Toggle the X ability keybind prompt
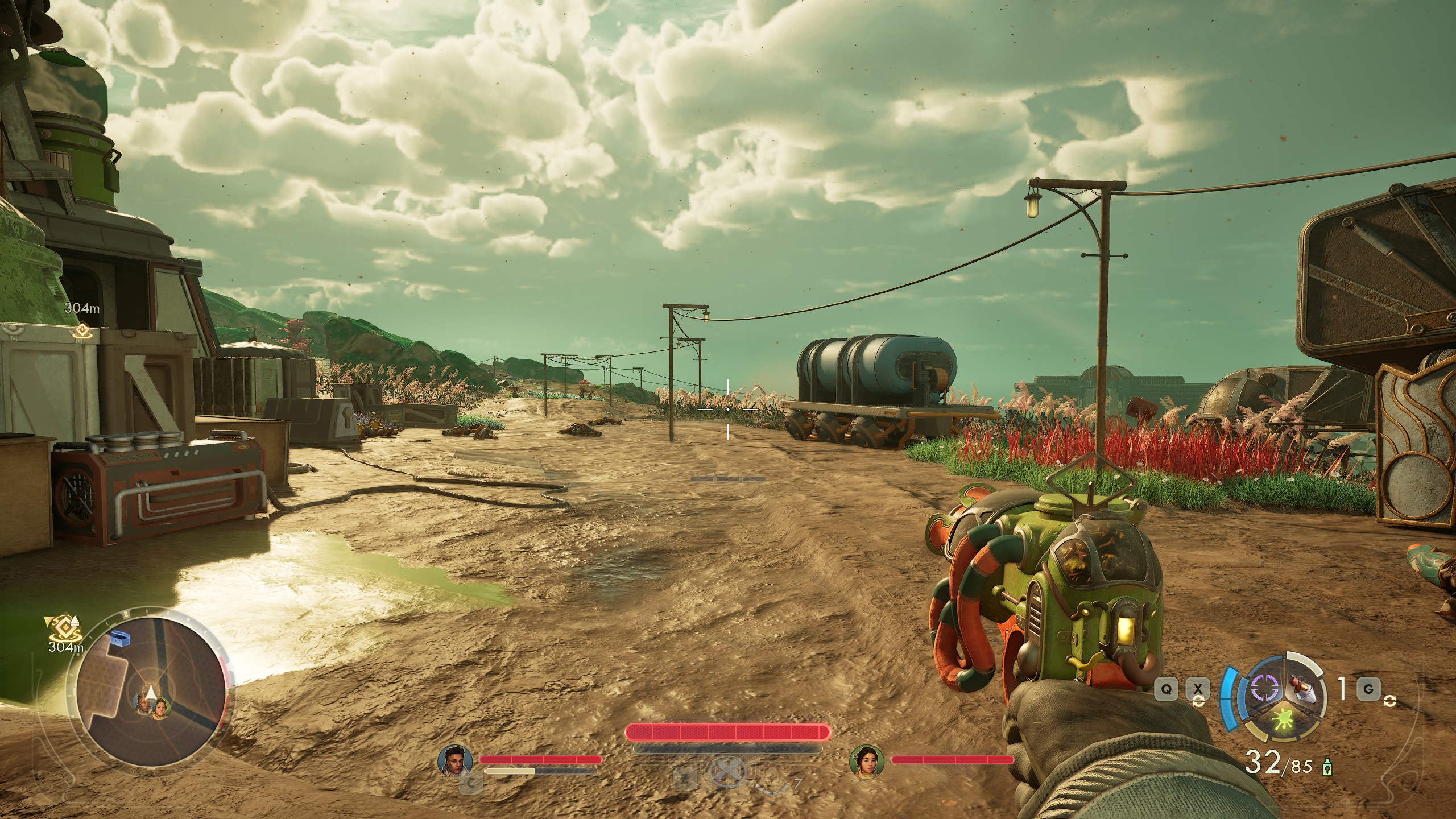This screenshot has height=819, width=1456. click(1198, 689)
